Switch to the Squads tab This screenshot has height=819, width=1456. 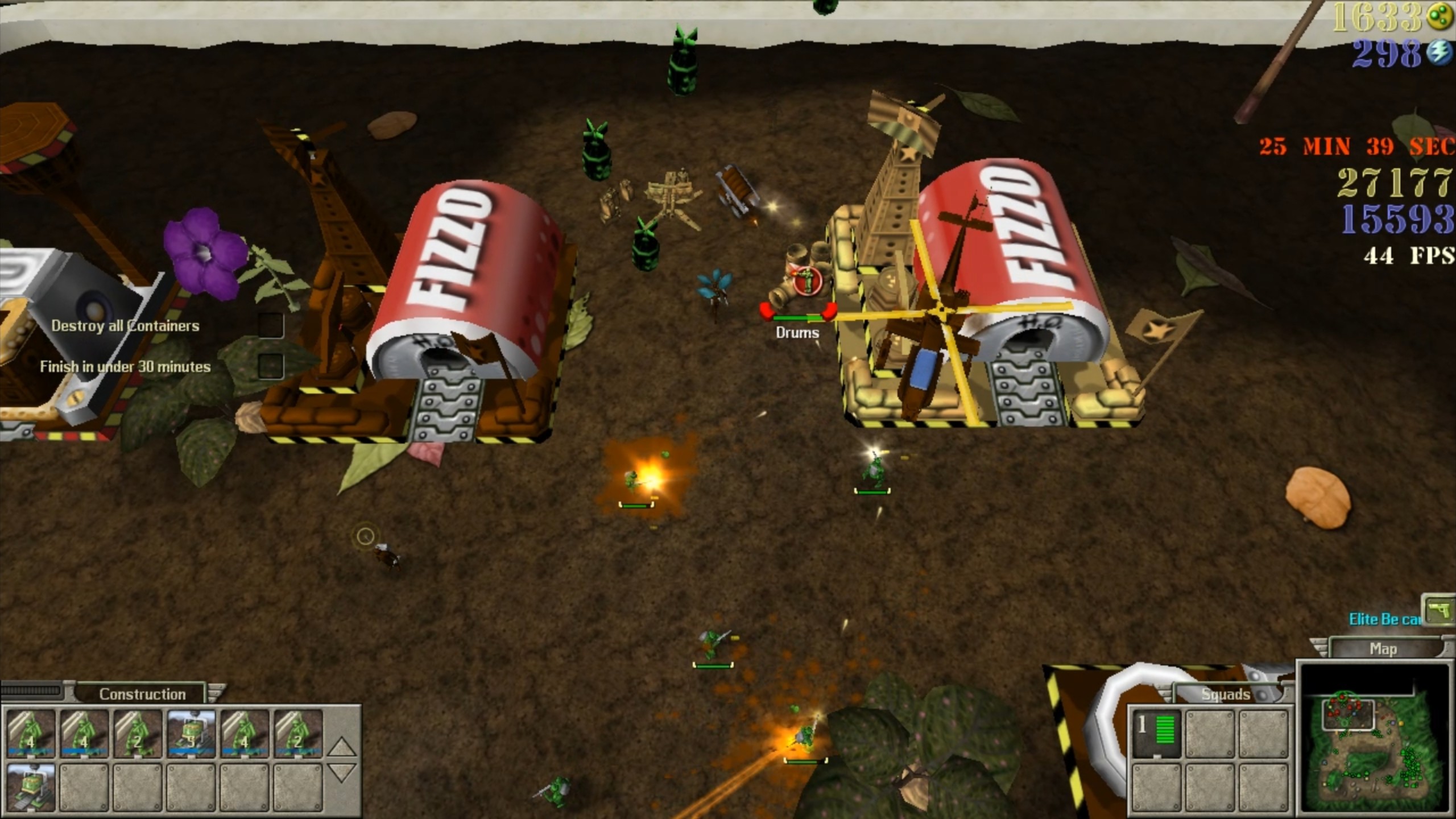click(1225, 694)
